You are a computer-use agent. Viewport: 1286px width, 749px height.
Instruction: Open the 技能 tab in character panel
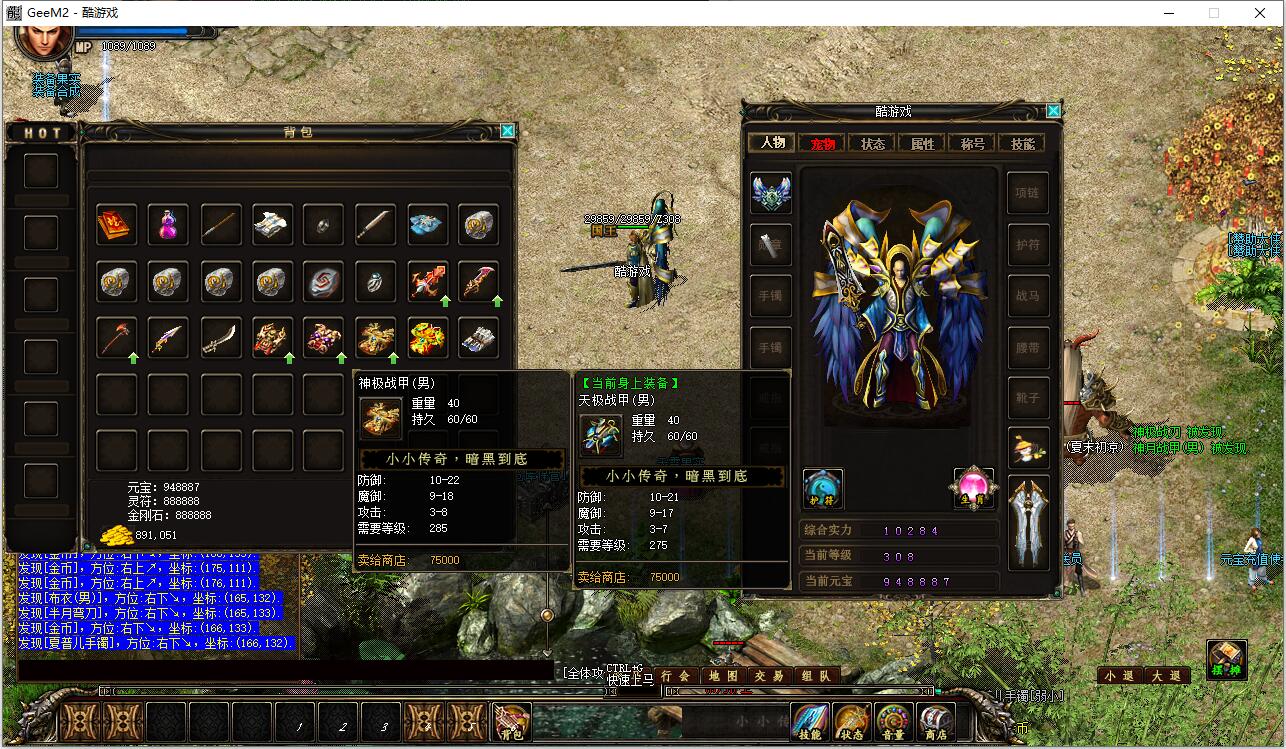1022,144
